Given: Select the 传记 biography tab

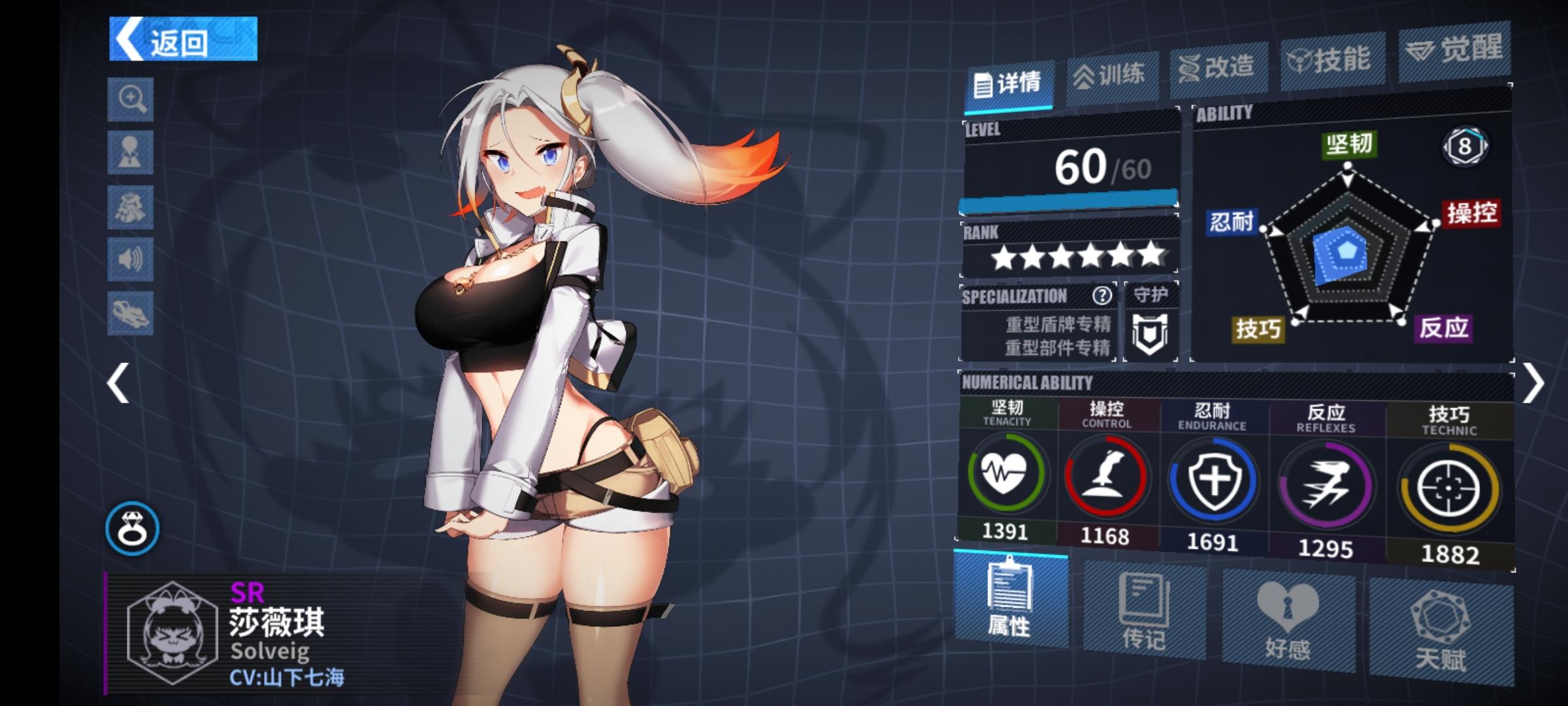Looking at the screenshot, I should pyautogui.click(x=1144, y=612).
